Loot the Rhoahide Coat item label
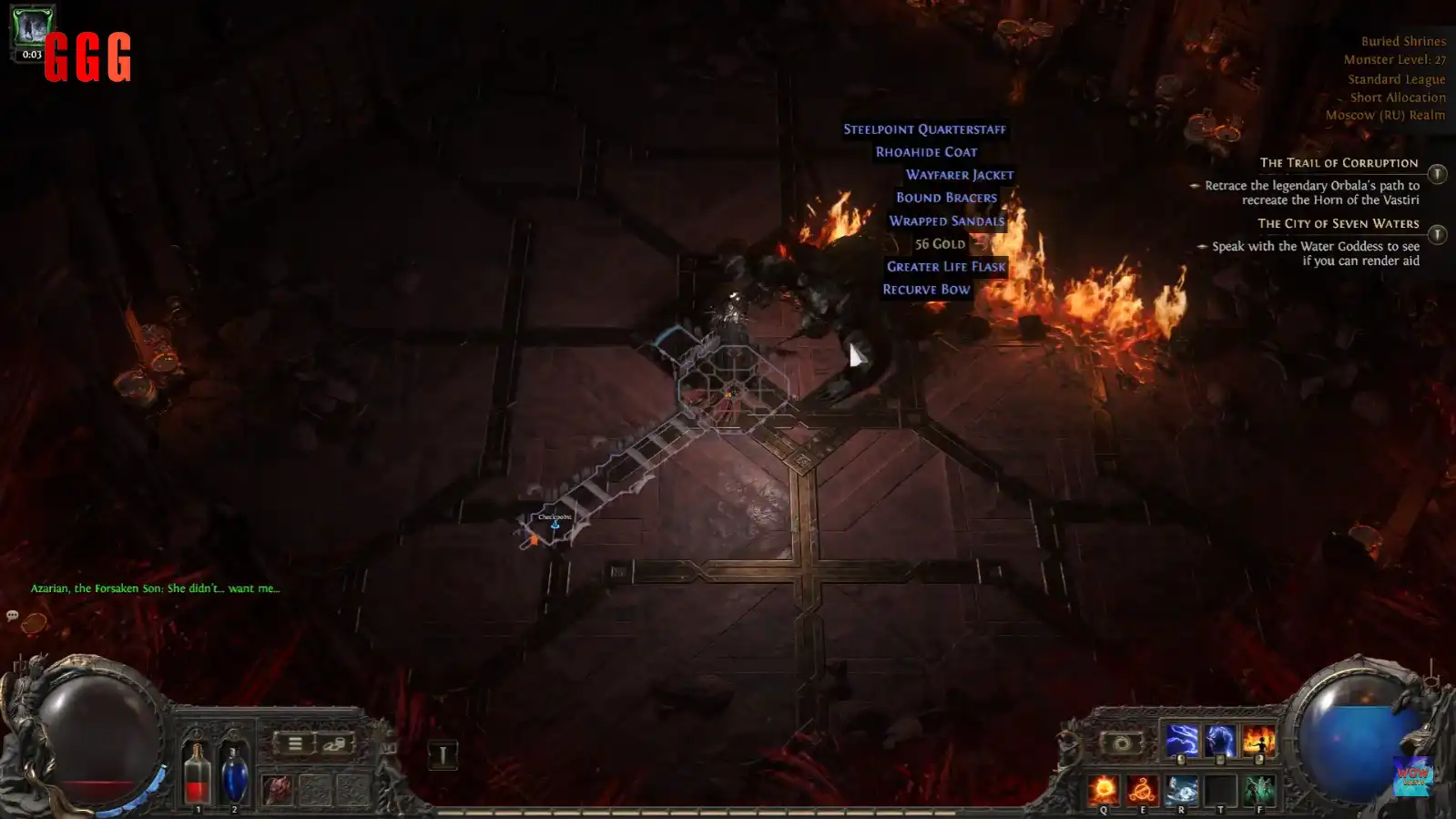Viewport: 1456px width, 819px height. pyautogui.click(x=926, y=152)
